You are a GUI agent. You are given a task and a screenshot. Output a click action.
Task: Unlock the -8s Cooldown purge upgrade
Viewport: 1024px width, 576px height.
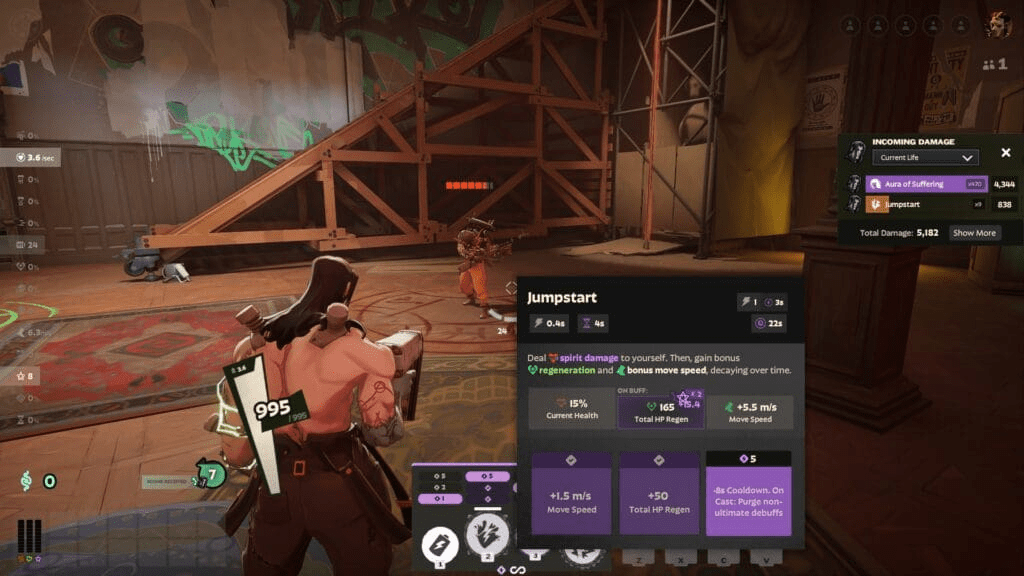(748, 493)
